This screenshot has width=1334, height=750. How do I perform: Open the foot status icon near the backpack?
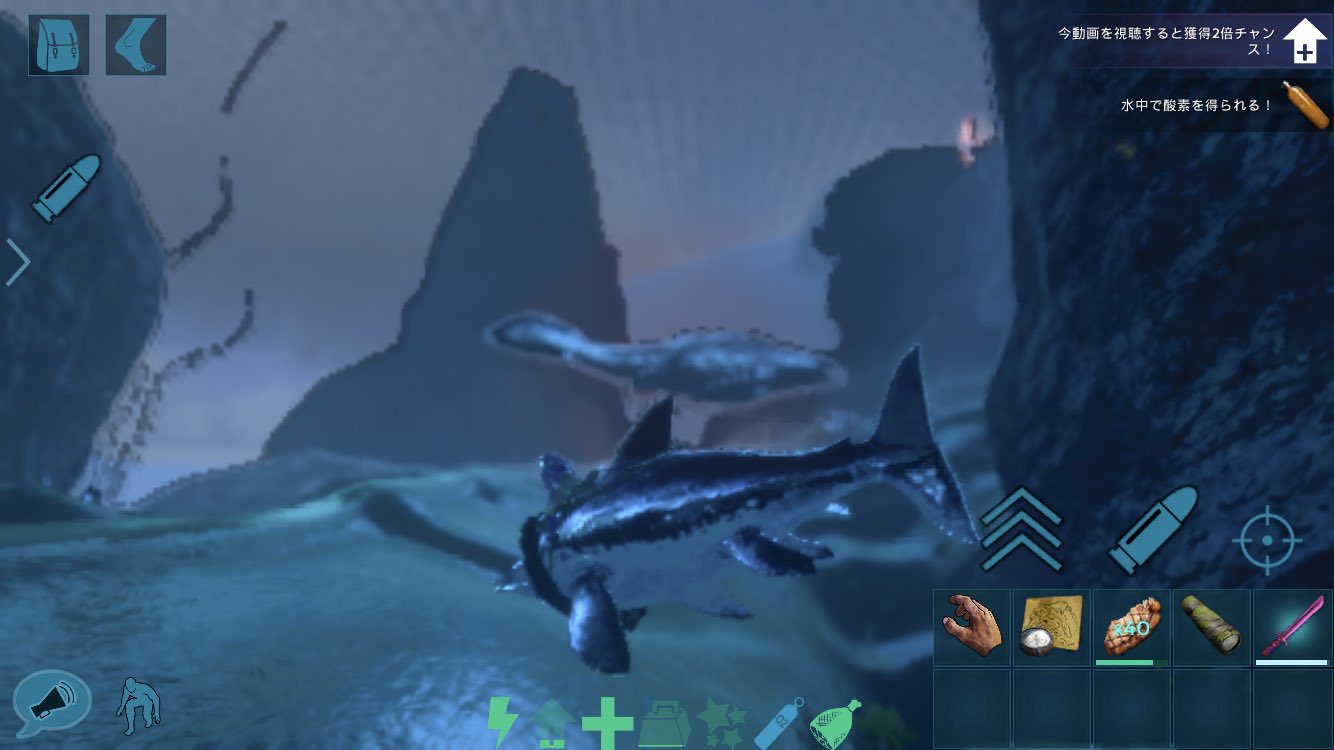pyautogui.click(x=135, y=44)
